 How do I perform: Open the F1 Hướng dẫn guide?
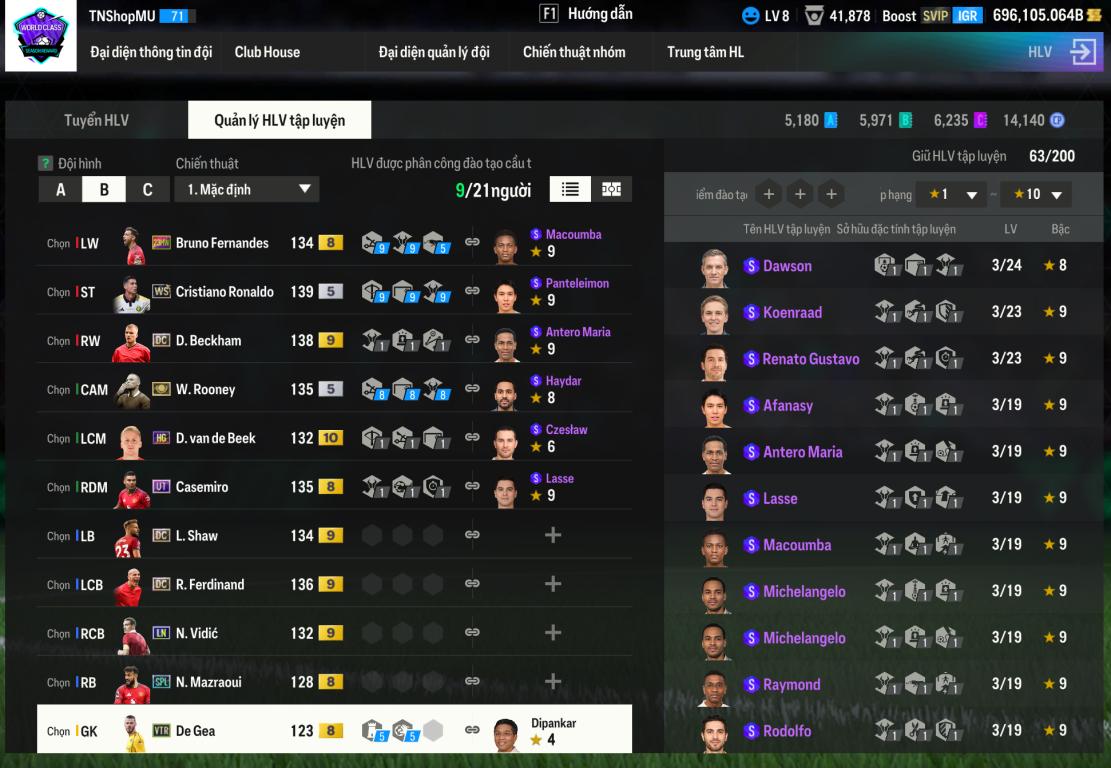[587, 14]
